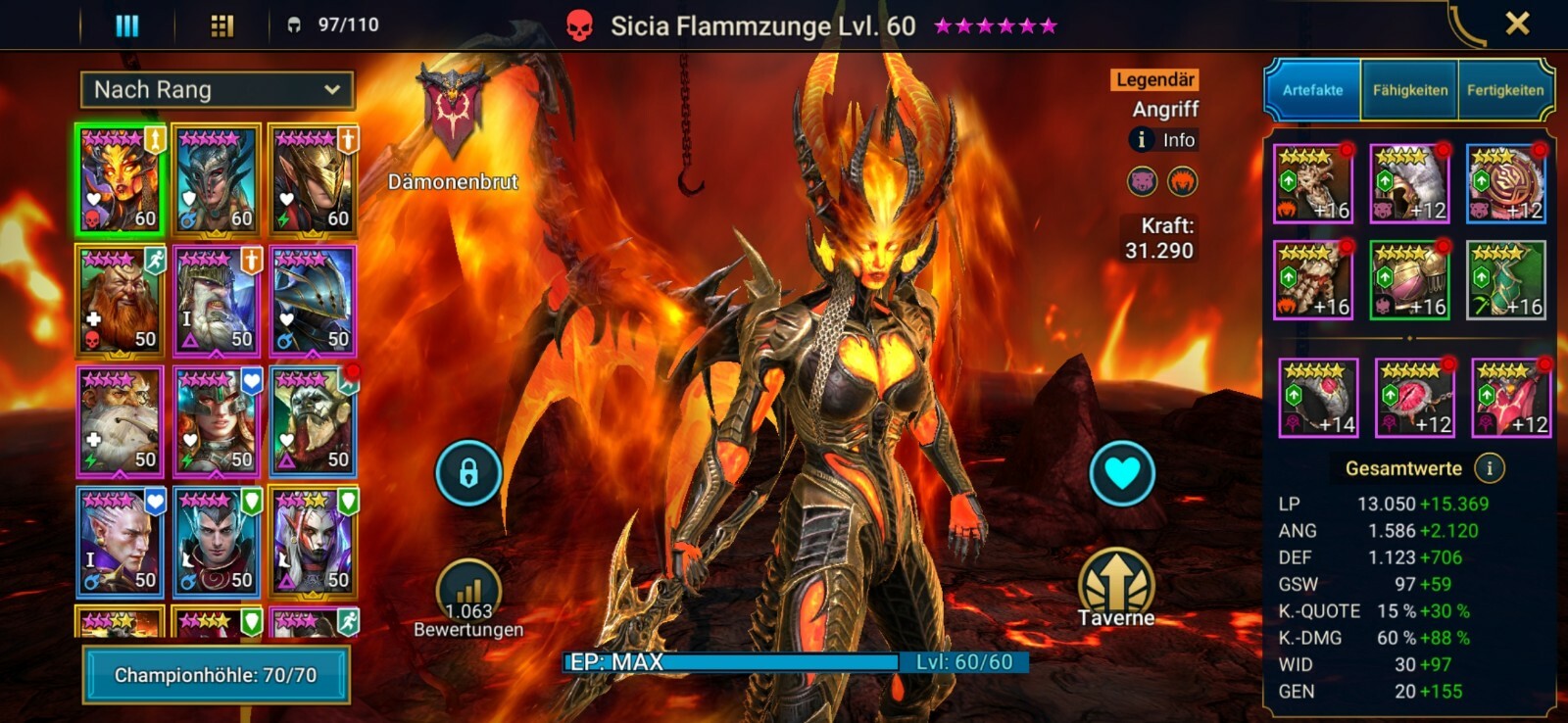Switch to the Fertigkeiten tab
The height and width of the screenshot is (723, 1568).
point(1504,90)
